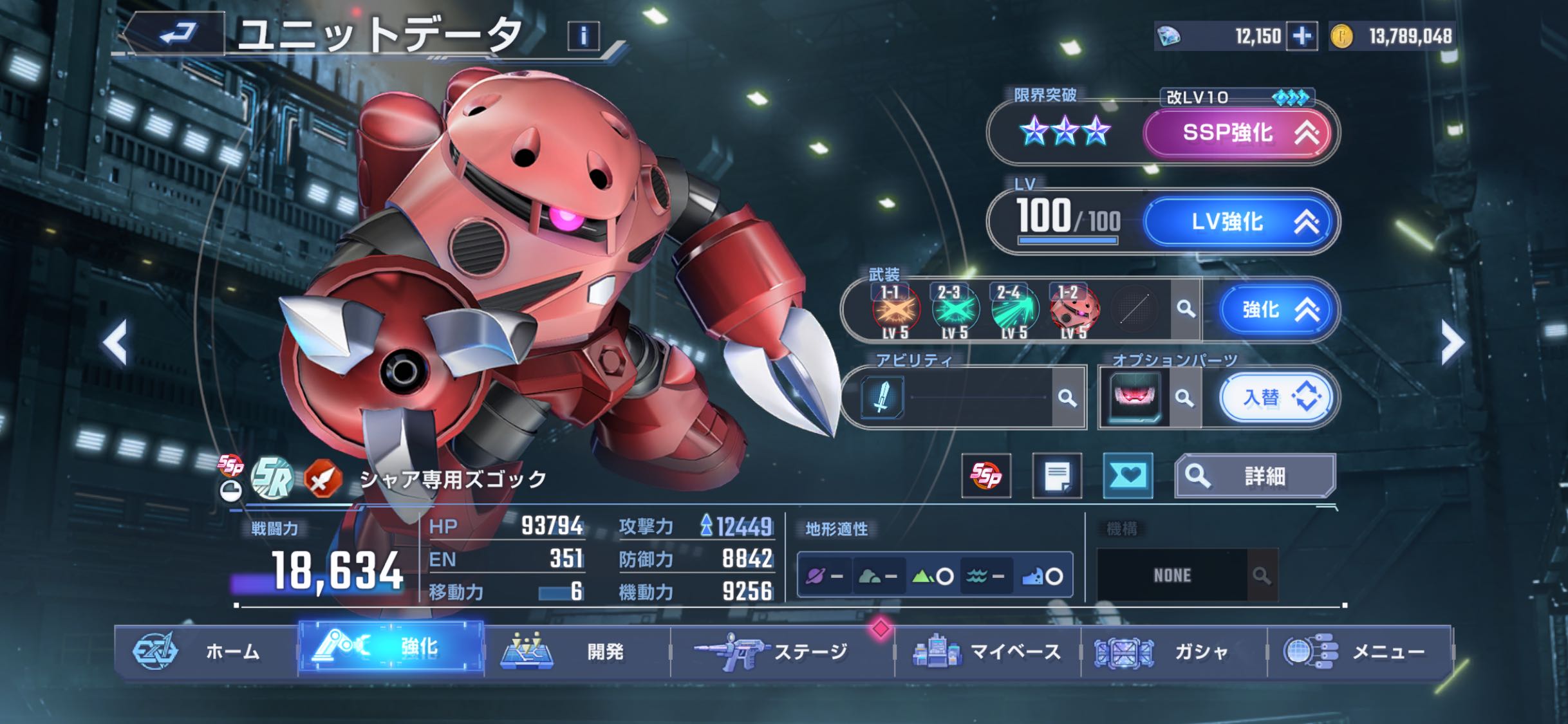Viewport: 1568px width, 724px height.
Task: Open the ステージ tab
Action: click(781, 651)
